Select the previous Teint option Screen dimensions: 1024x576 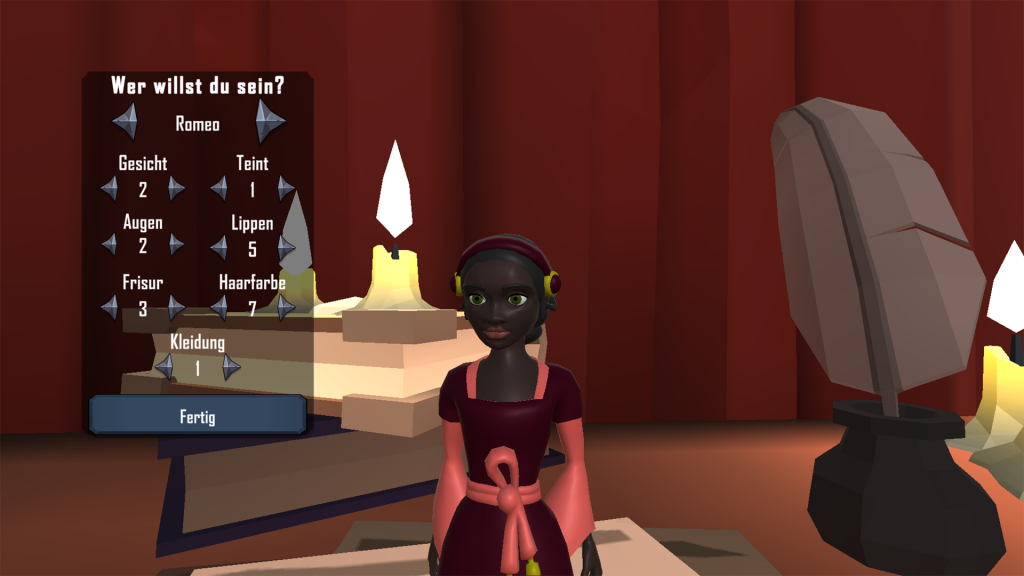(x=219, y=188)
